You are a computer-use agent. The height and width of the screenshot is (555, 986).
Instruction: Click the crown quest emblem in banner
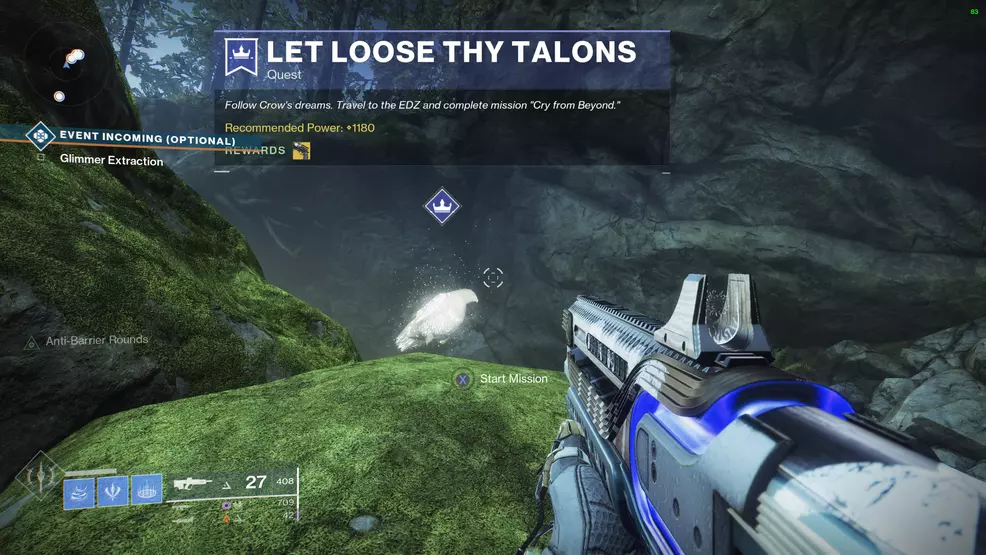[241, 56]
